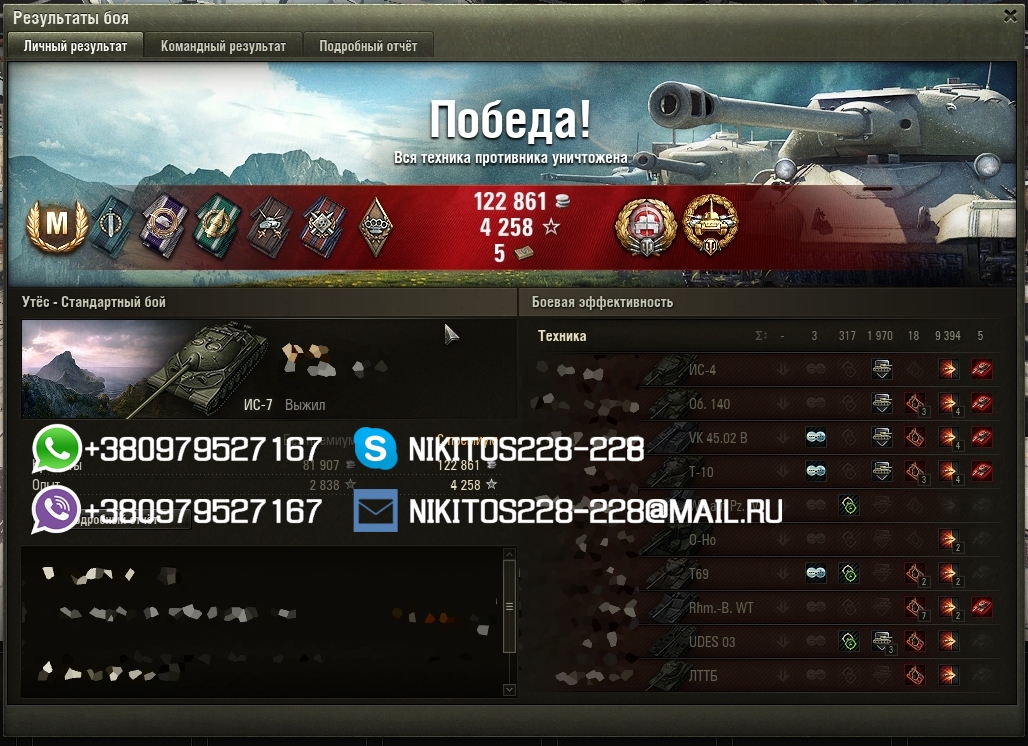Screen dimensions: 1028x746
Task: Inspect the gold tank emblem medal
Action: (709, 223)
